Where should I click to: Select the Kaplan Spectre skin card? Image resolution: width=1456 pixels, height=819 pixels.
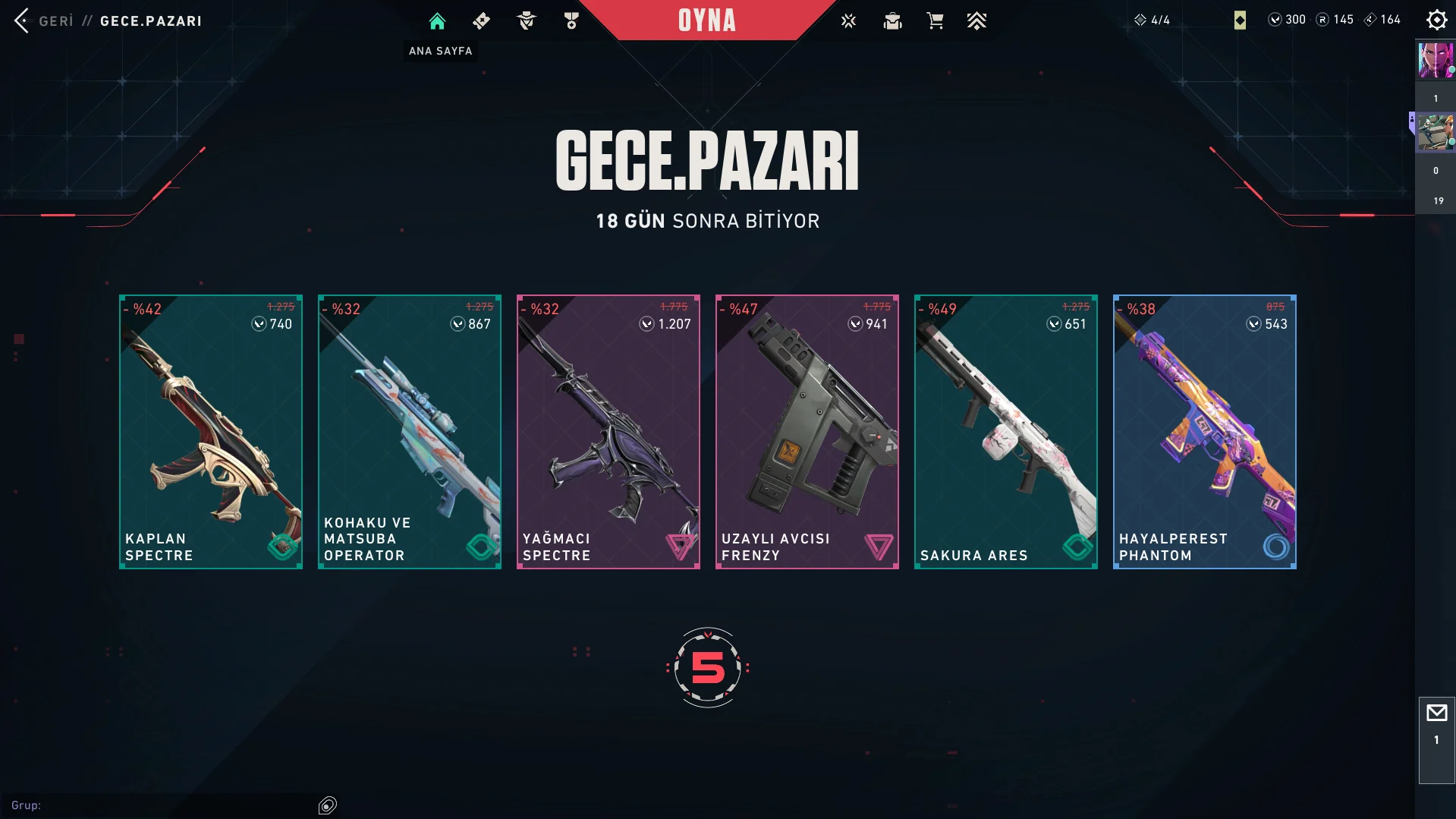click(x=211, y=431)
